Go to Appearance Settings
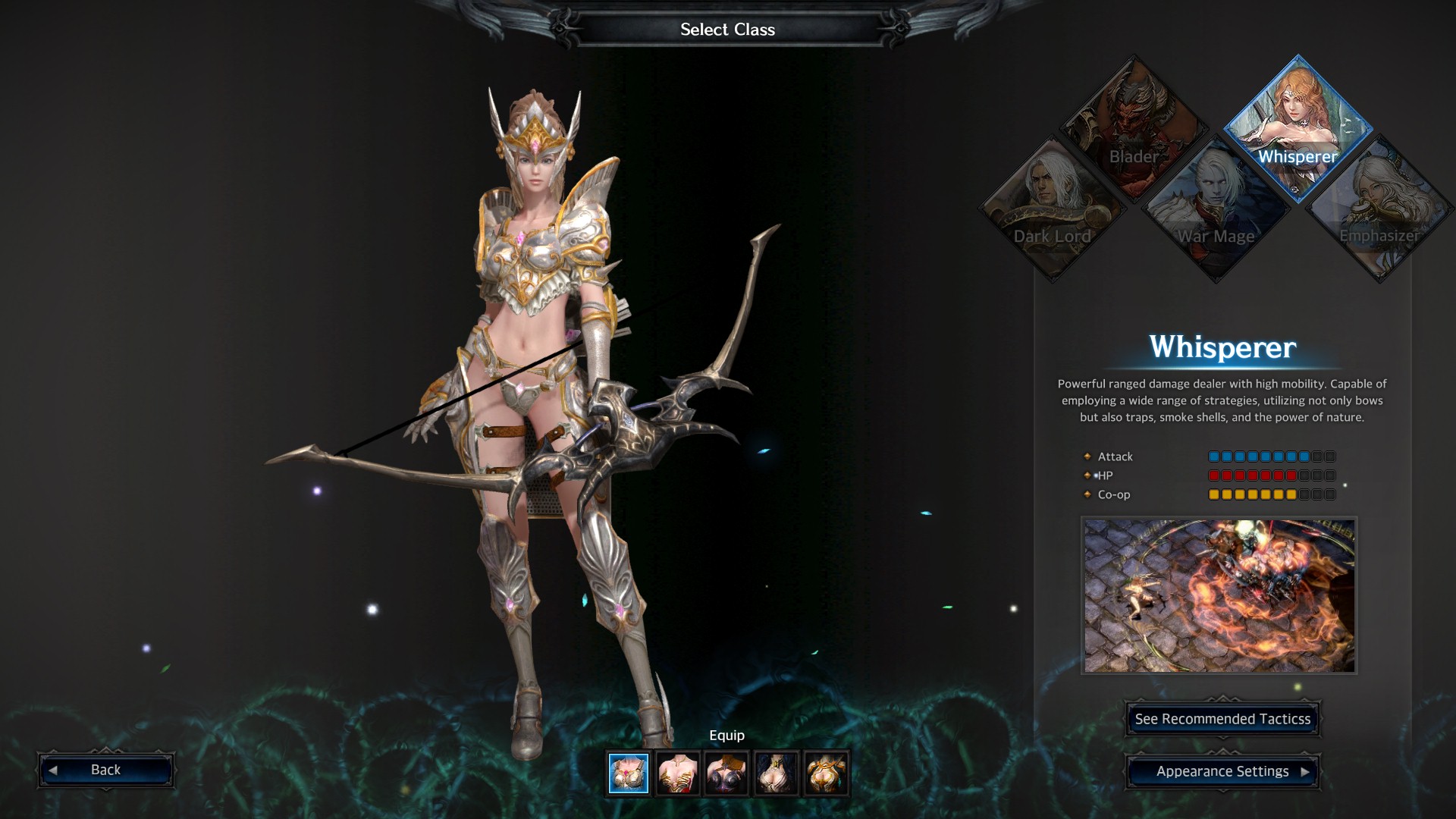The width and height of the screenshot is (1456, 819). 1222,771
